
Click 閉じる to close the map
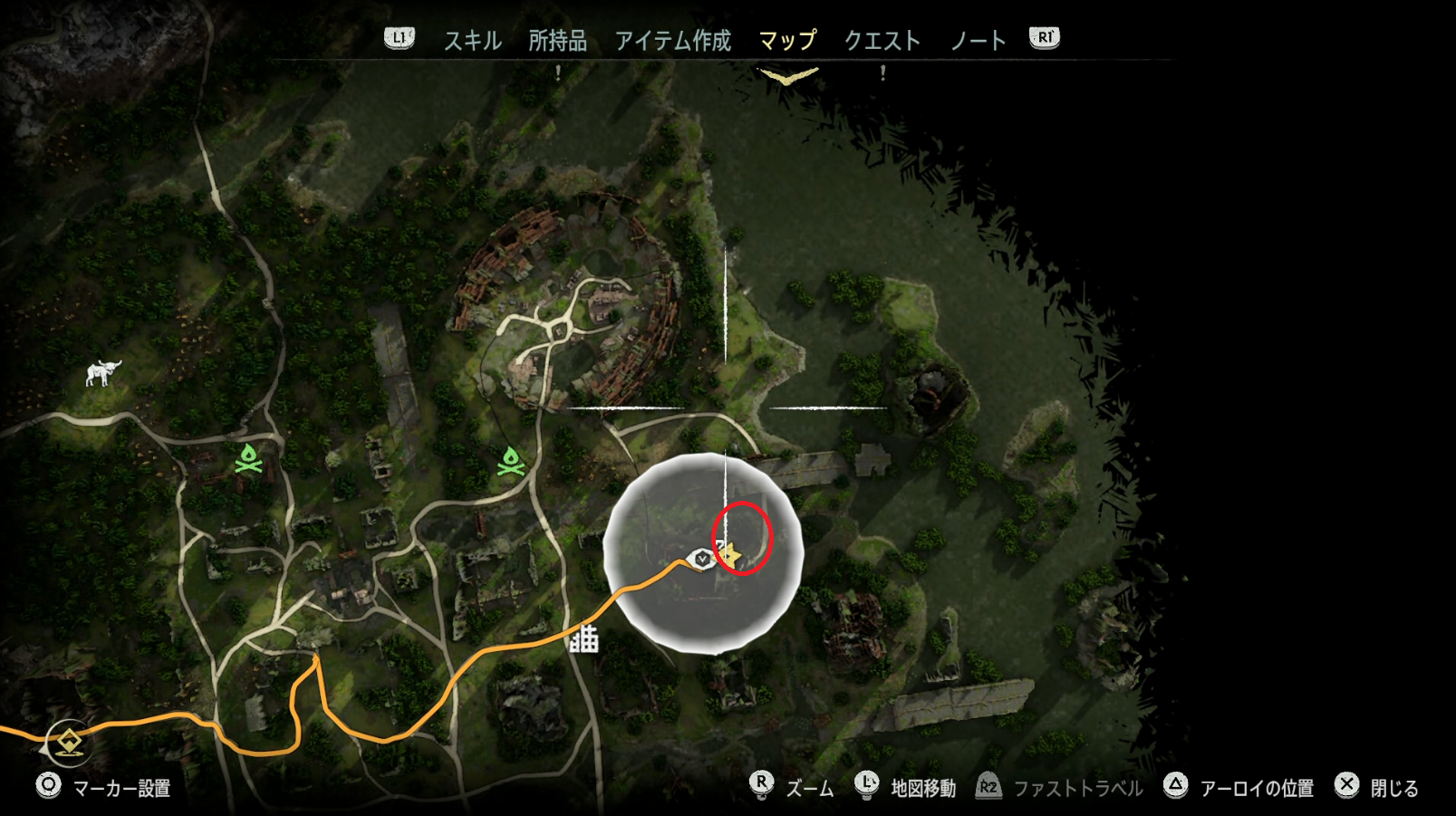pyautogui.click(x=1395, y=786)
